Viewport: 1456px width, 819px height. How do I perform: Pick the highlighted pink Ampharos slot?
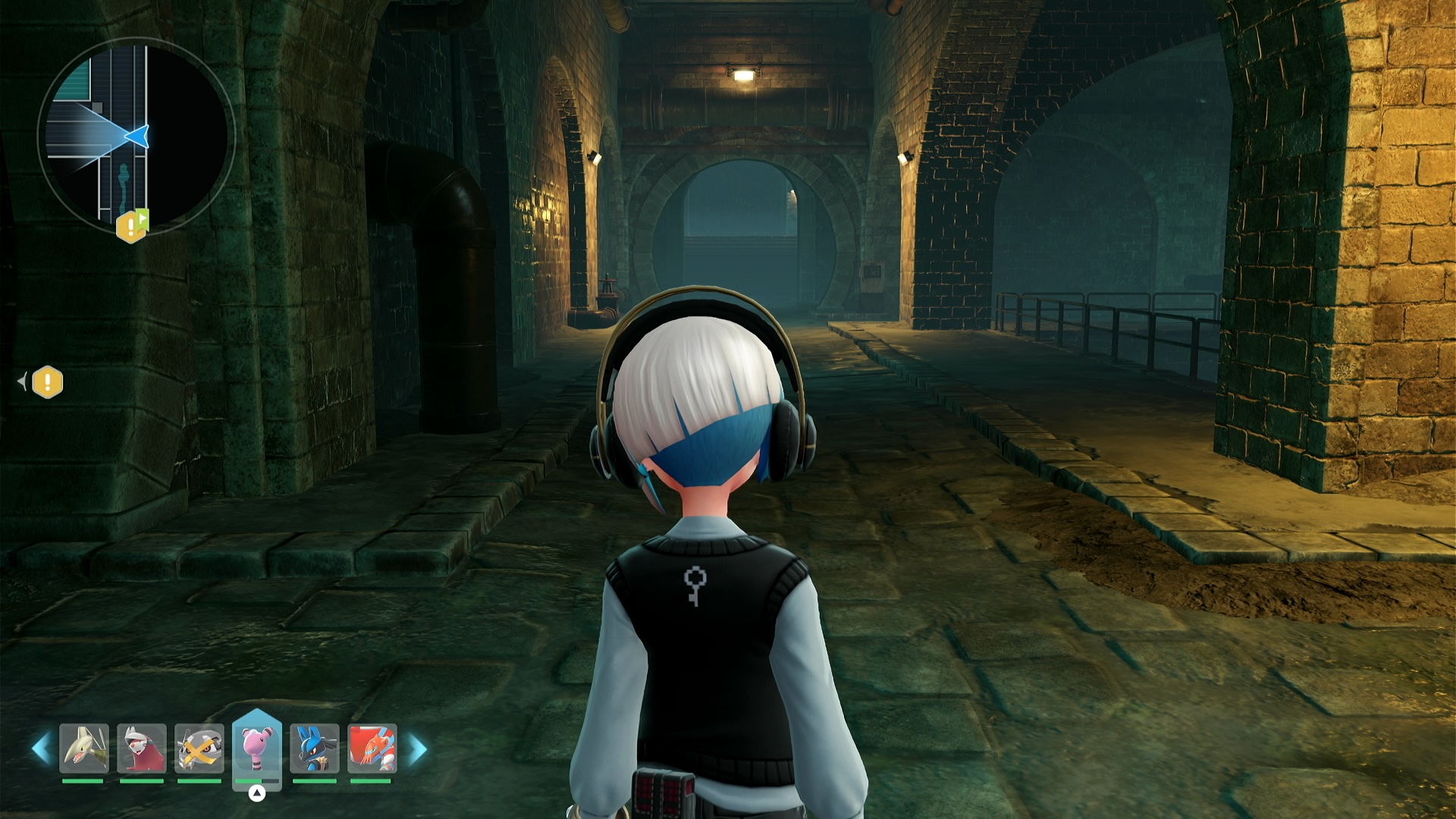pyautogui.click(x=257, y=747)
